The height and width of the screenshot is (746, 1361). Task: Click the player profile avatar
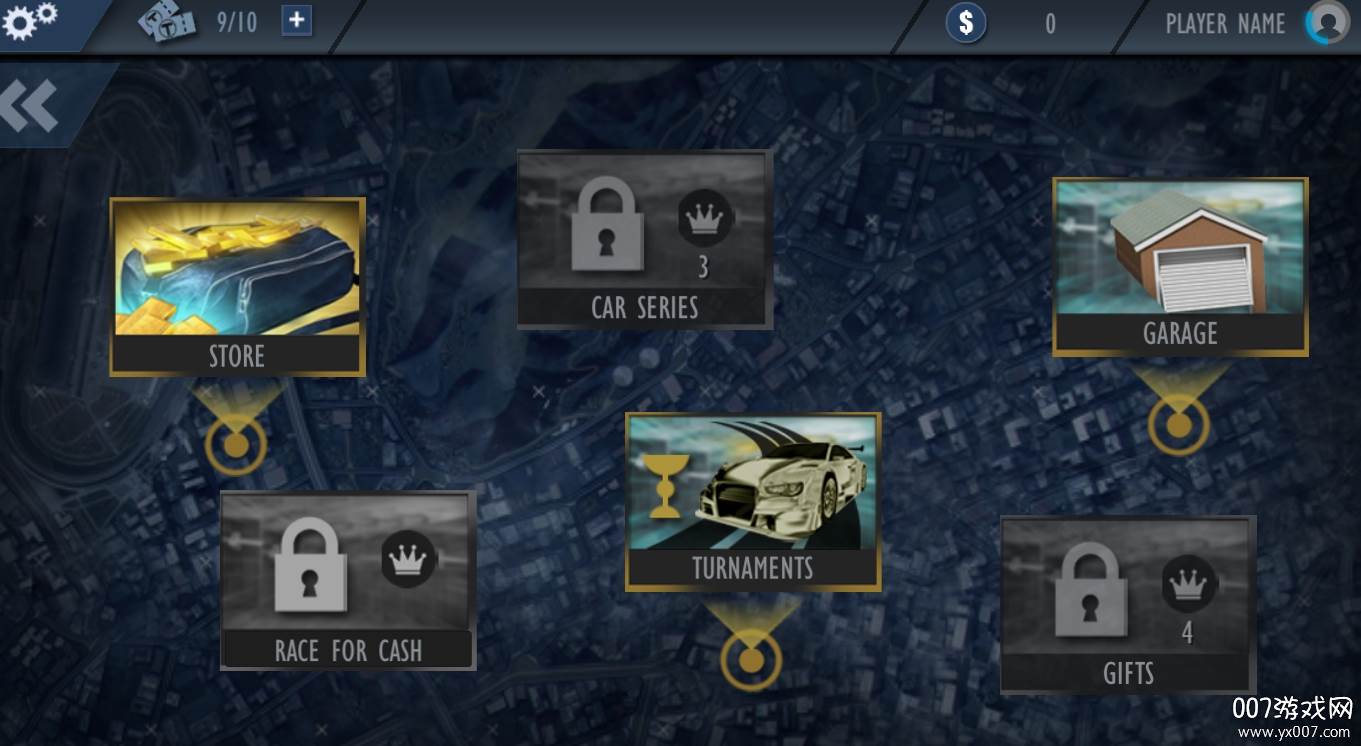pos(1328,23)
